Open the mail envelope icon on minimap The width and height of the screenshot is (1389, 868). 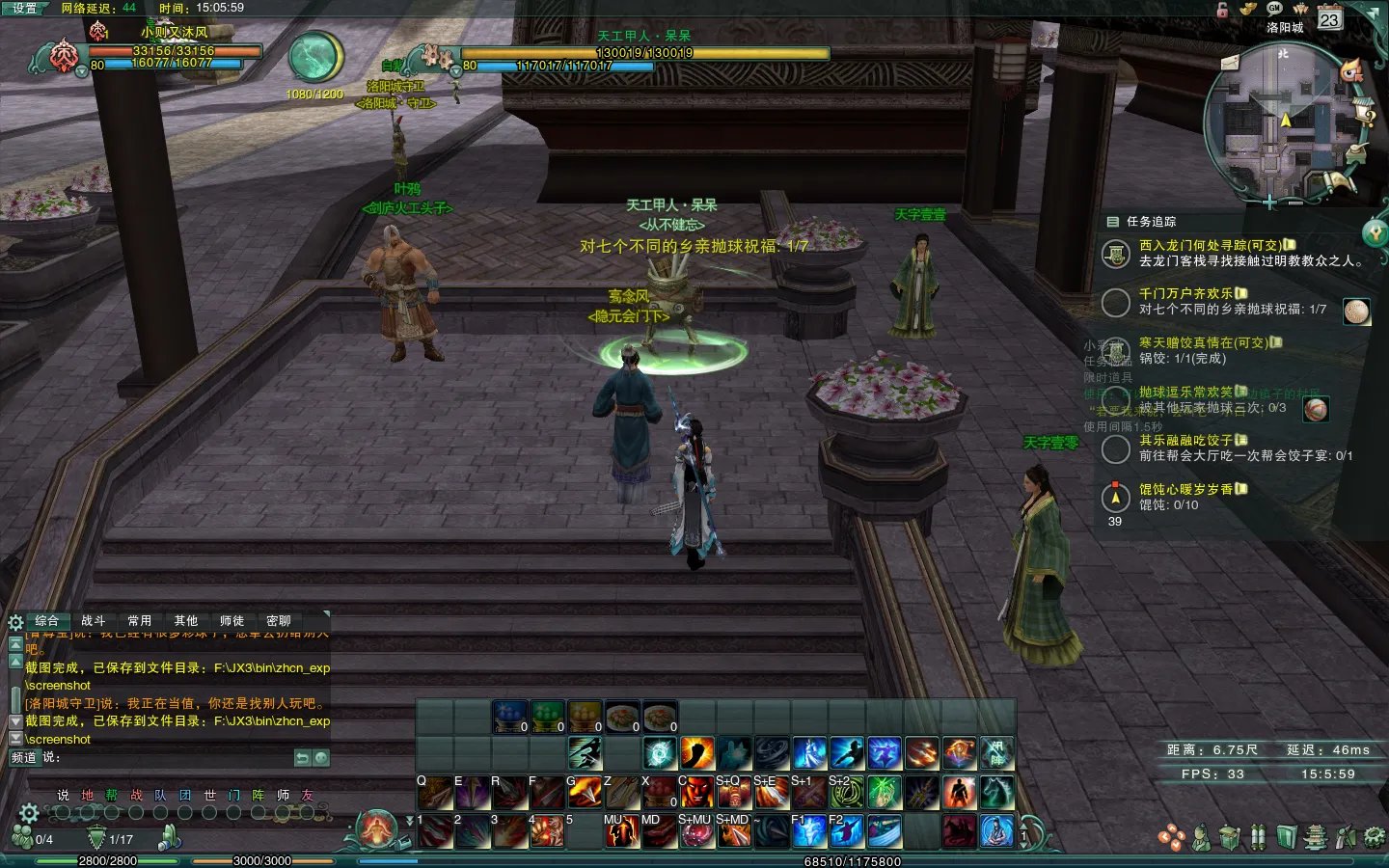[1230, 63]
